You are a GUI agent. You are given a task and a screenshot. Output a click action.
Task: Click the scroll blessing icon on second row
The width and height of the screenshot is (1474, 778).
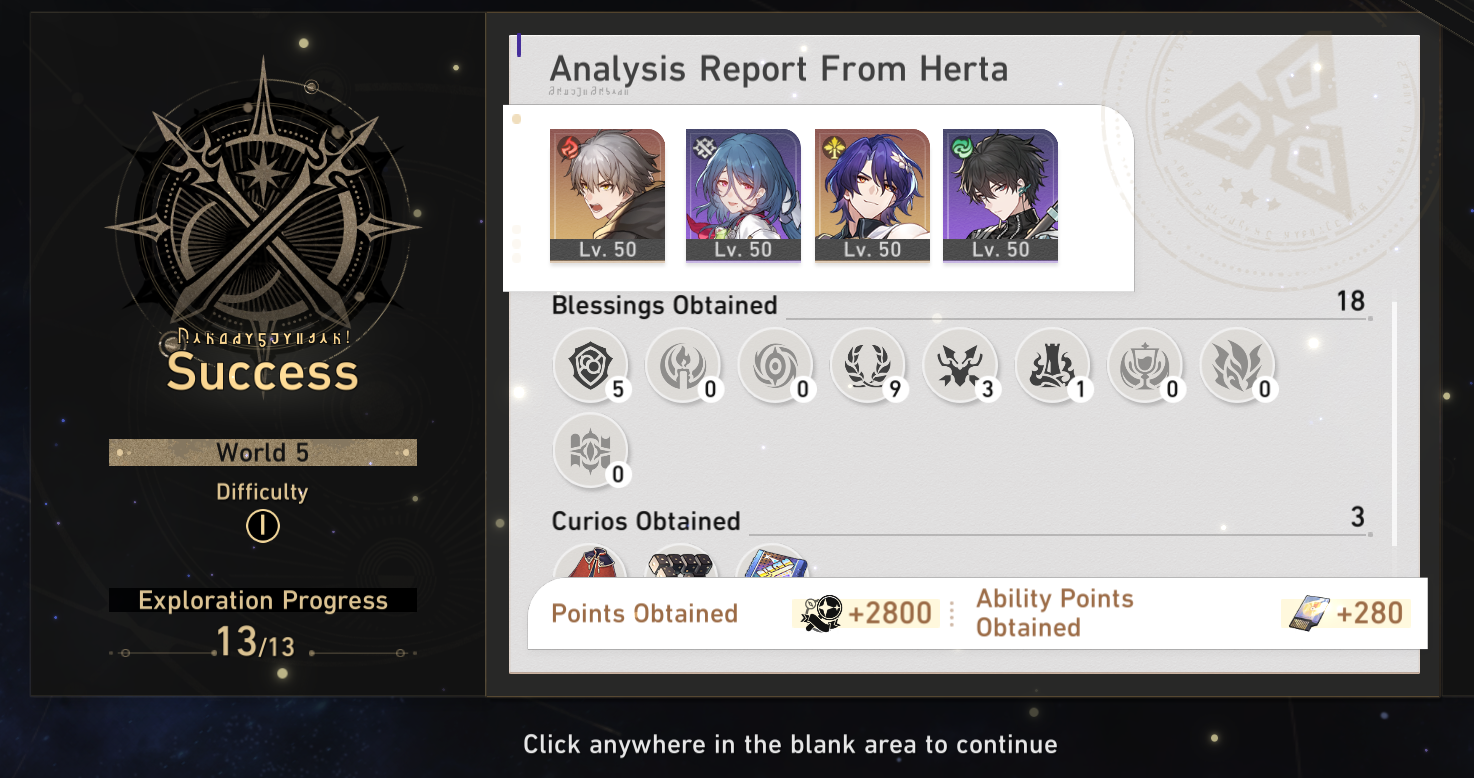591,450
